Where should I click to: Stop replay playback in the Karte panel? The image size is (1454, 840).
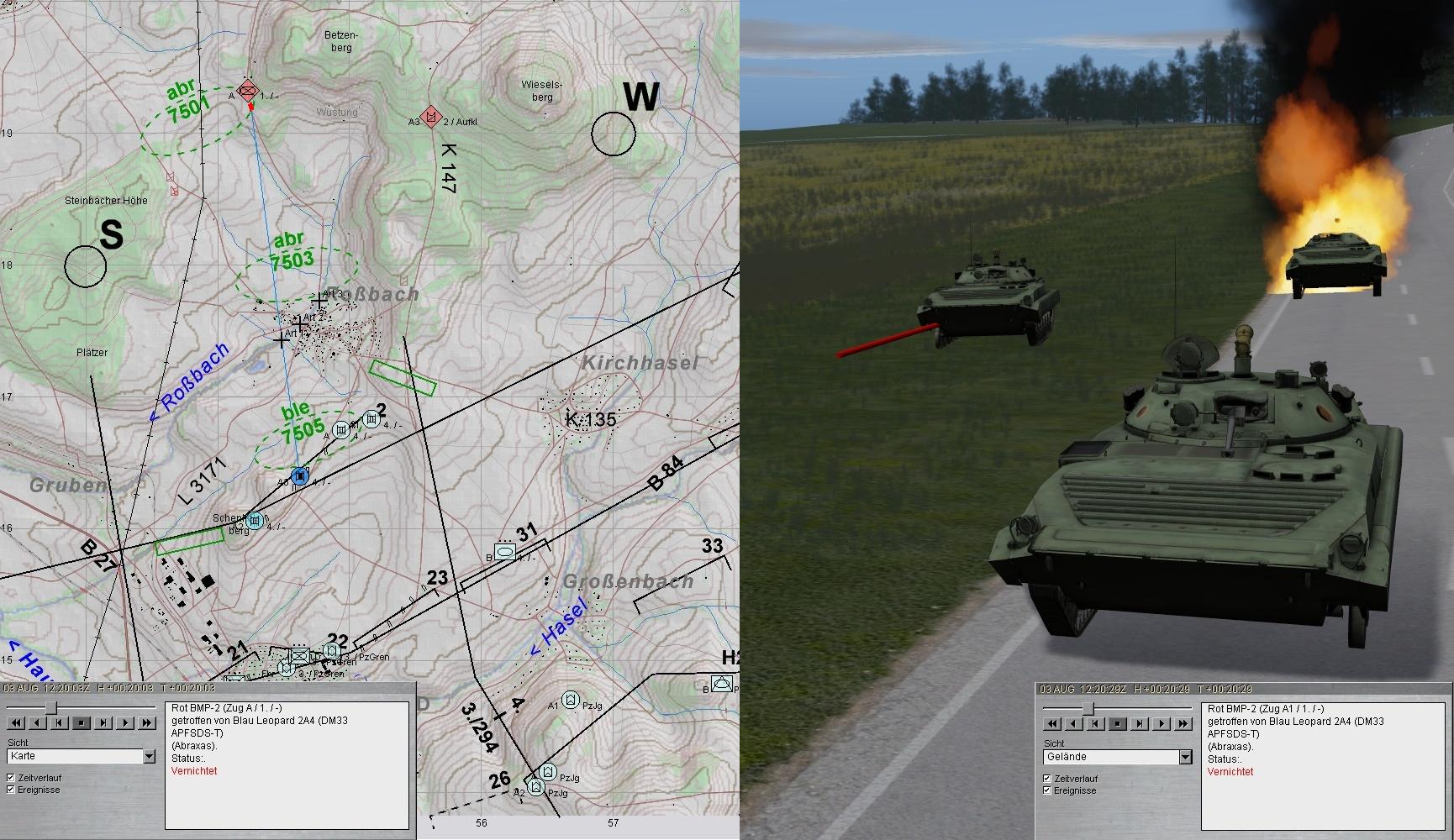point(81,722)
